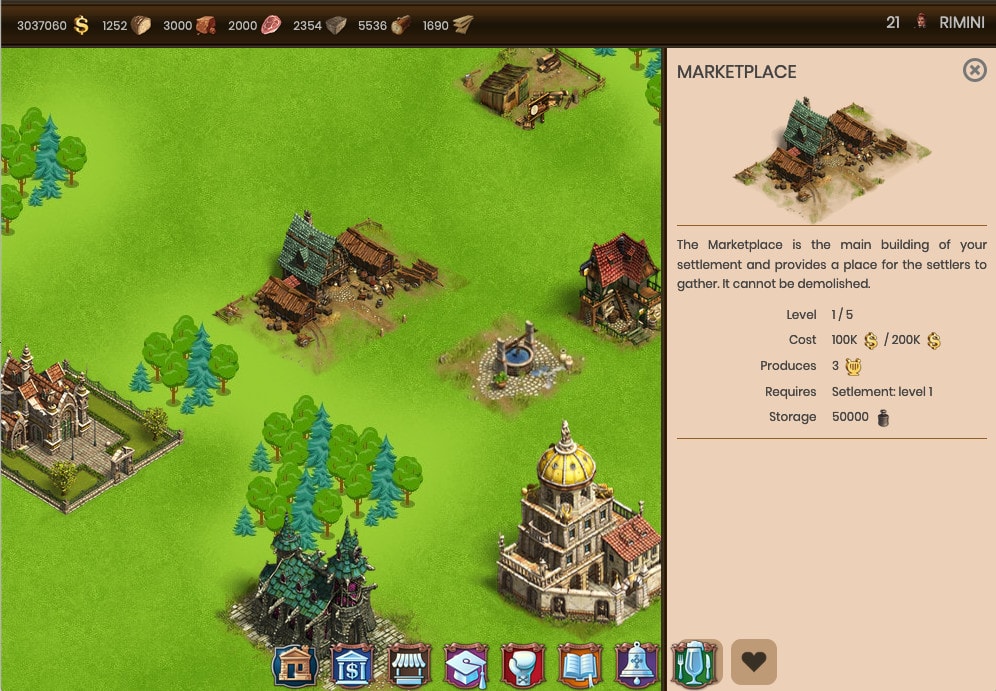Image resolution: width=996 pixels, height=691 pixels.
Task: Close the Marketplace info panel
Action: (x=974, y=70)
